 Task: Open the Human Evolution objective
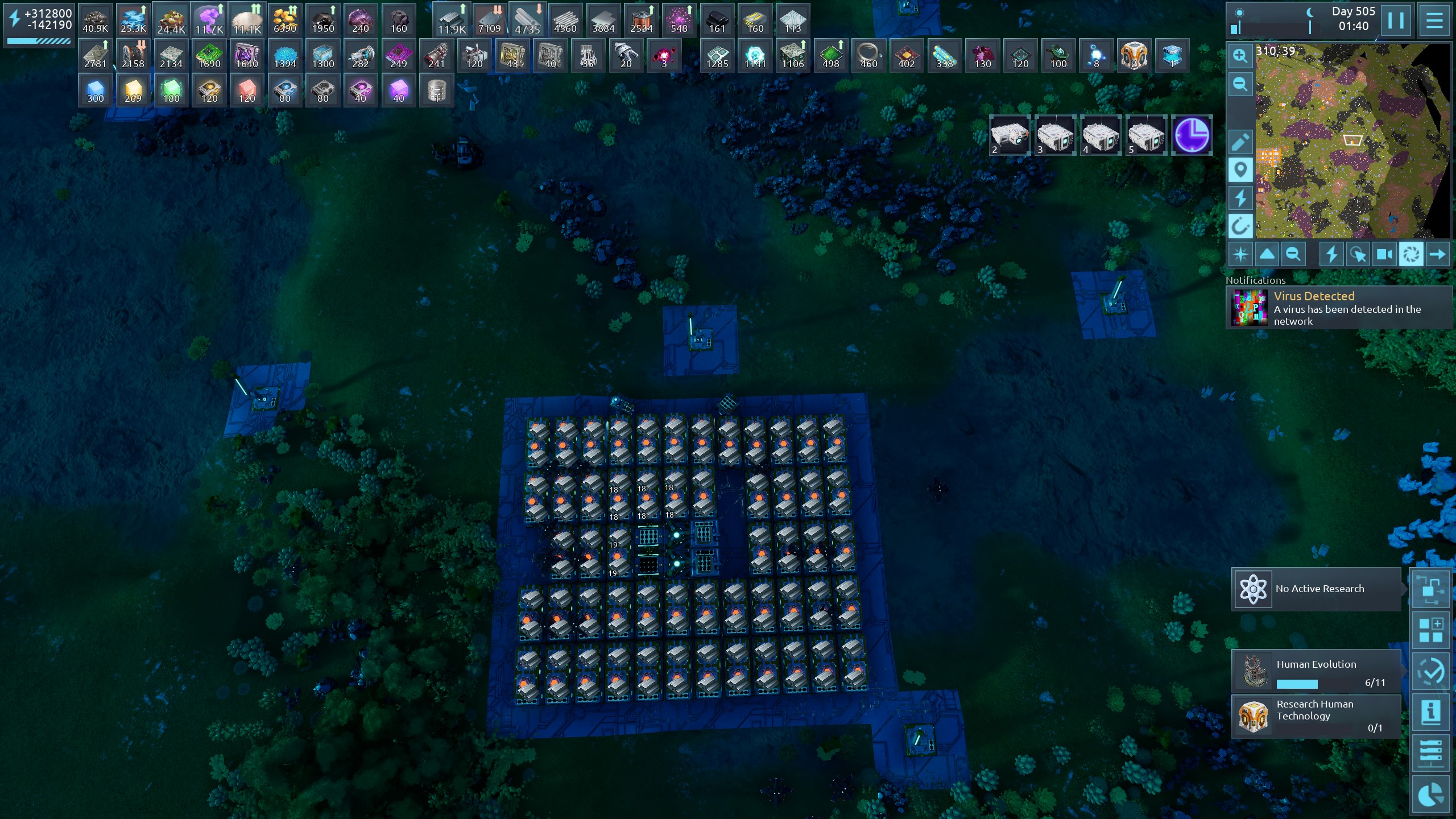click(1316, 672)
